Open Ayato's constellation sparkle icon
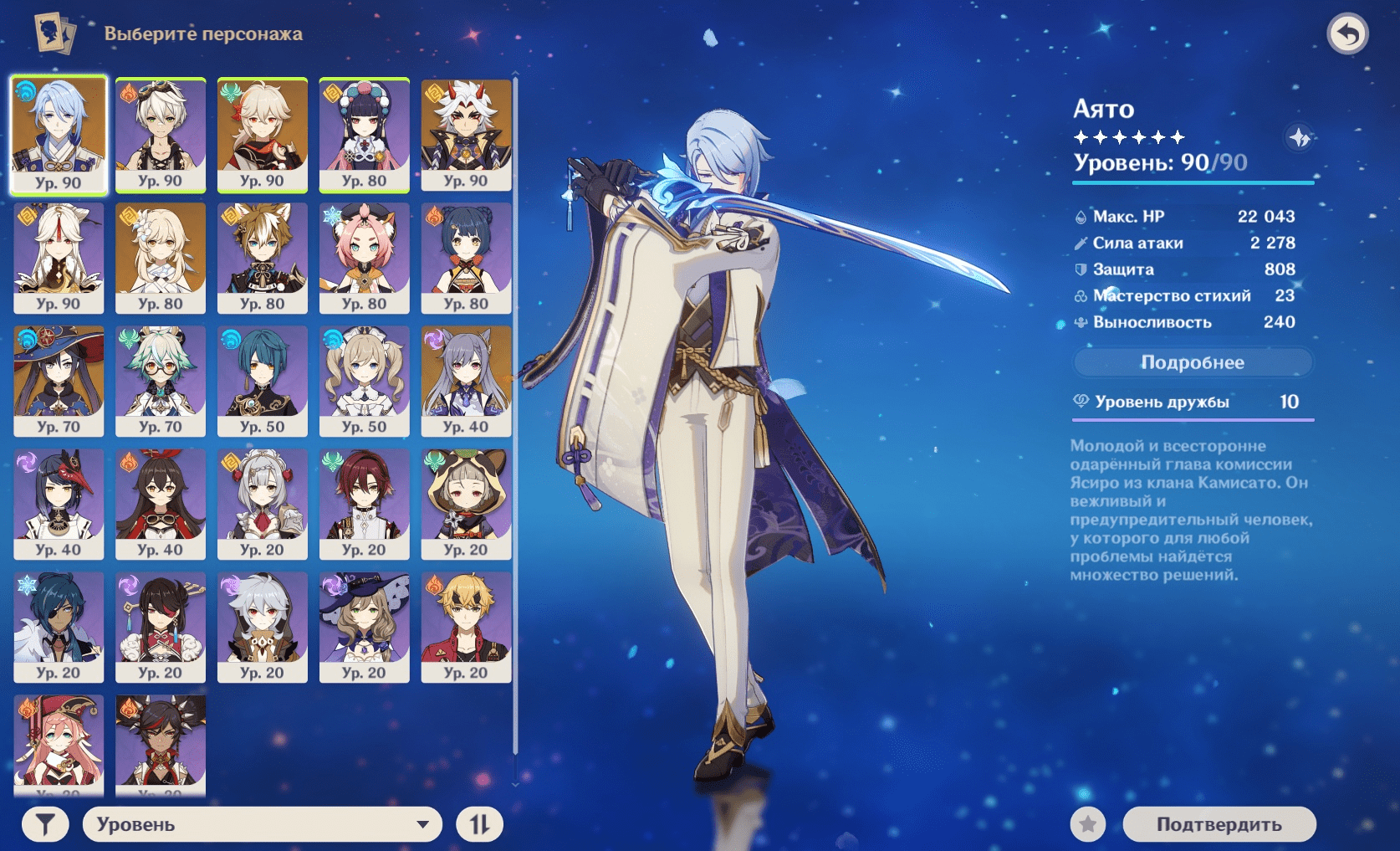 tap(1299, 137)
